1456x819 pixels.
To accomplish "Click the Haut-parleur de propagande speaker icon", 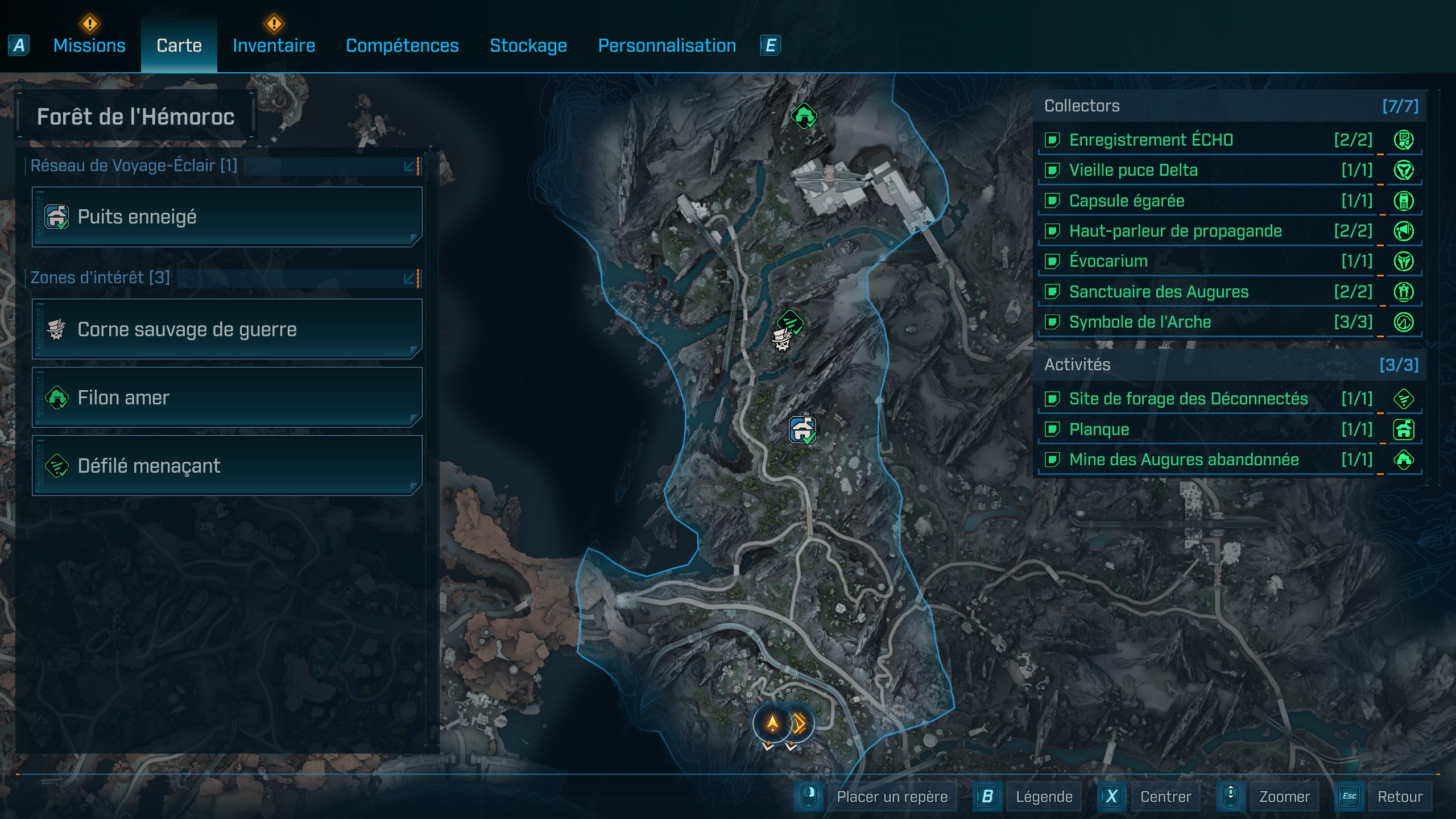I will coord(1403,231).
